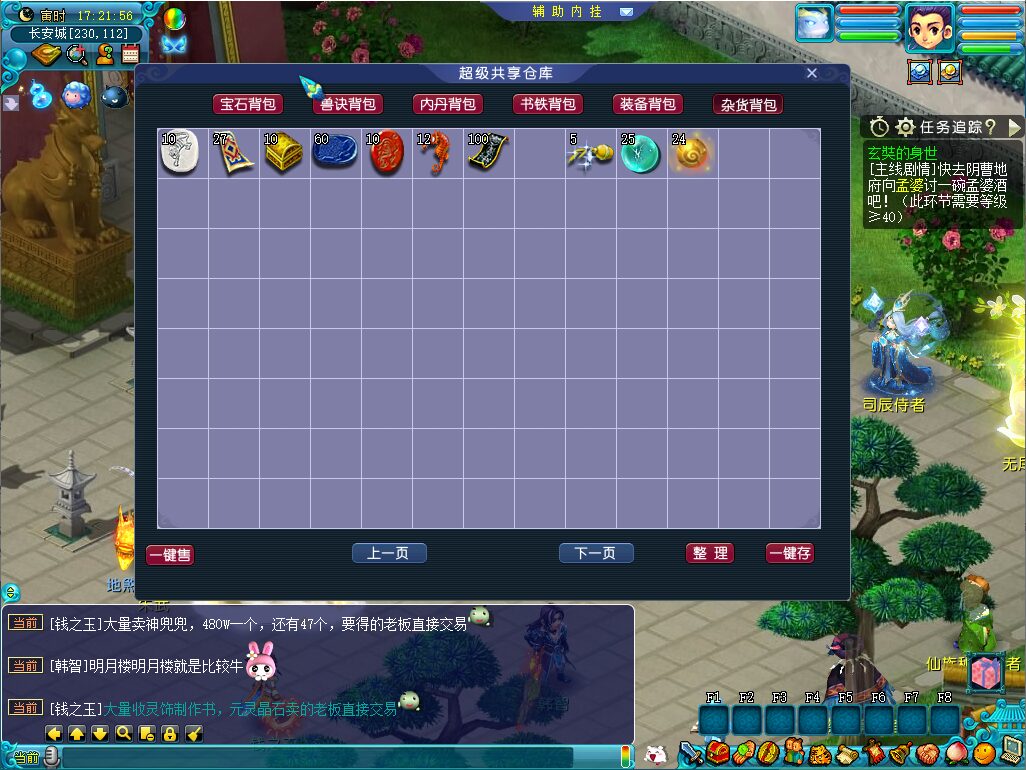1026x770 pixels.
Task: Sort the warehouse with 整理
Action: (x=710, y=553)
